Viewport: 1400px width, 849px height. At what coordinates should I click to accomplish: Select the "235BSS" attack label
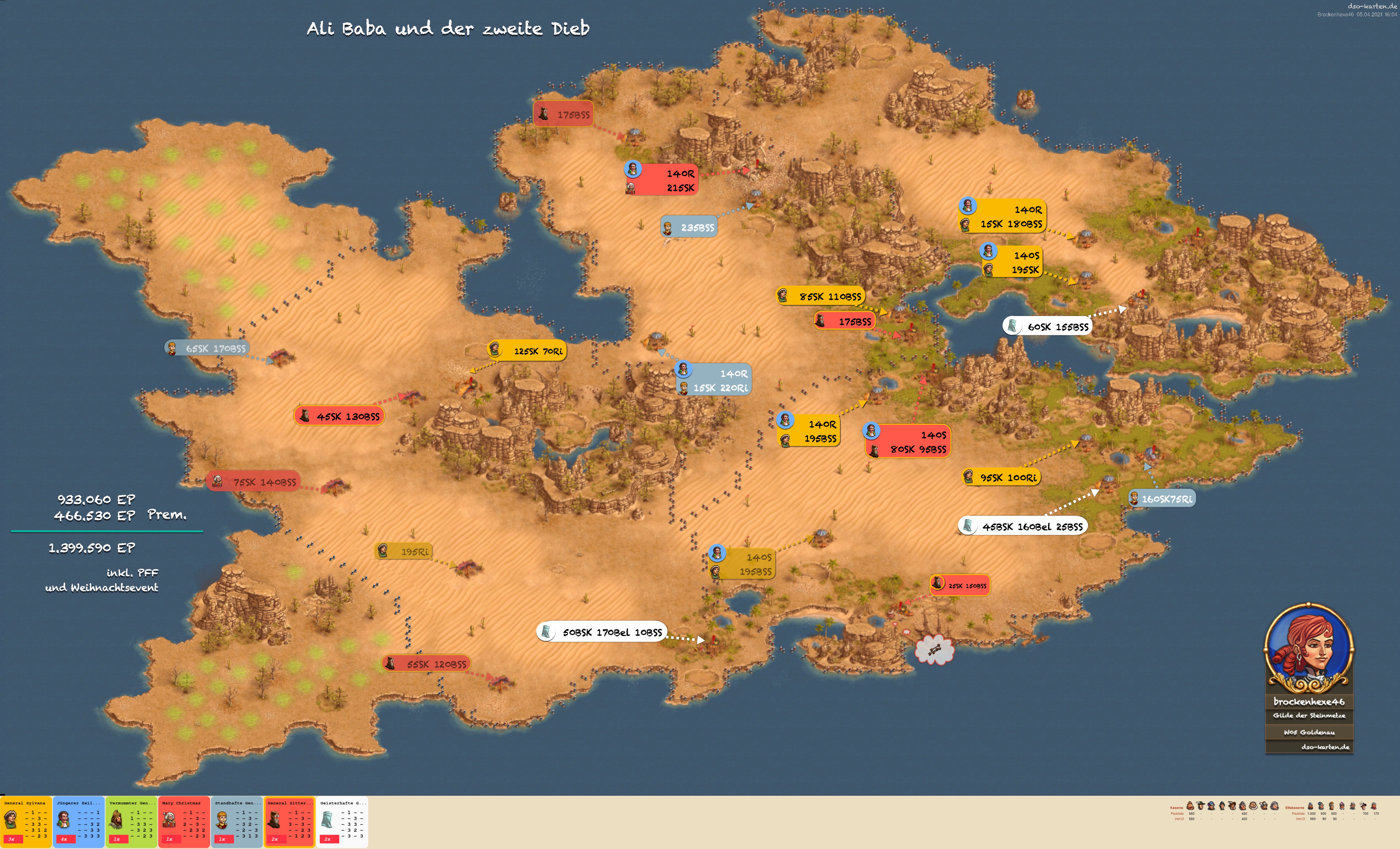coord(689,227)
